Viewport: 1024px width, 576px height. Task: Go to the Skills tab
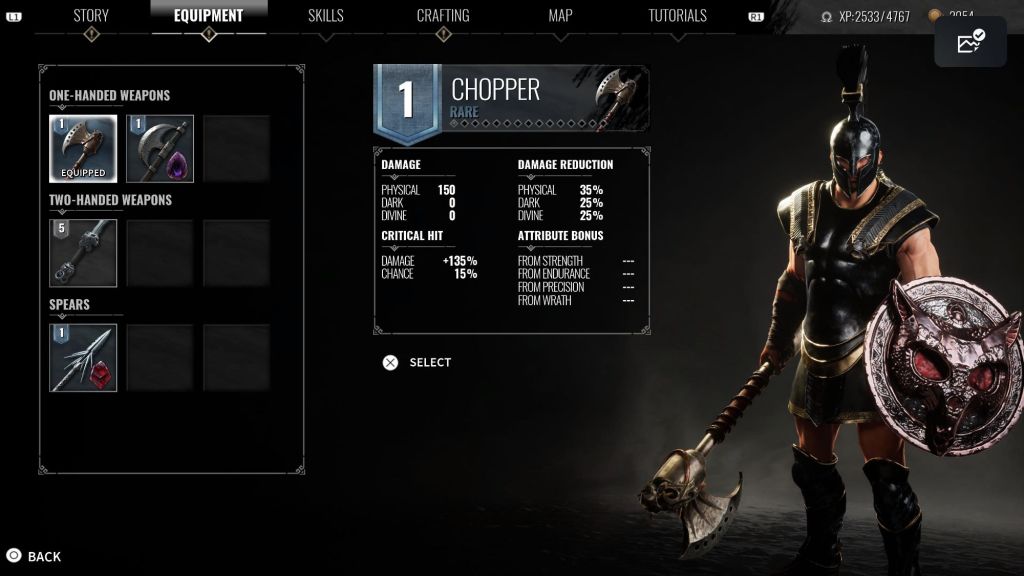point(325,16)
